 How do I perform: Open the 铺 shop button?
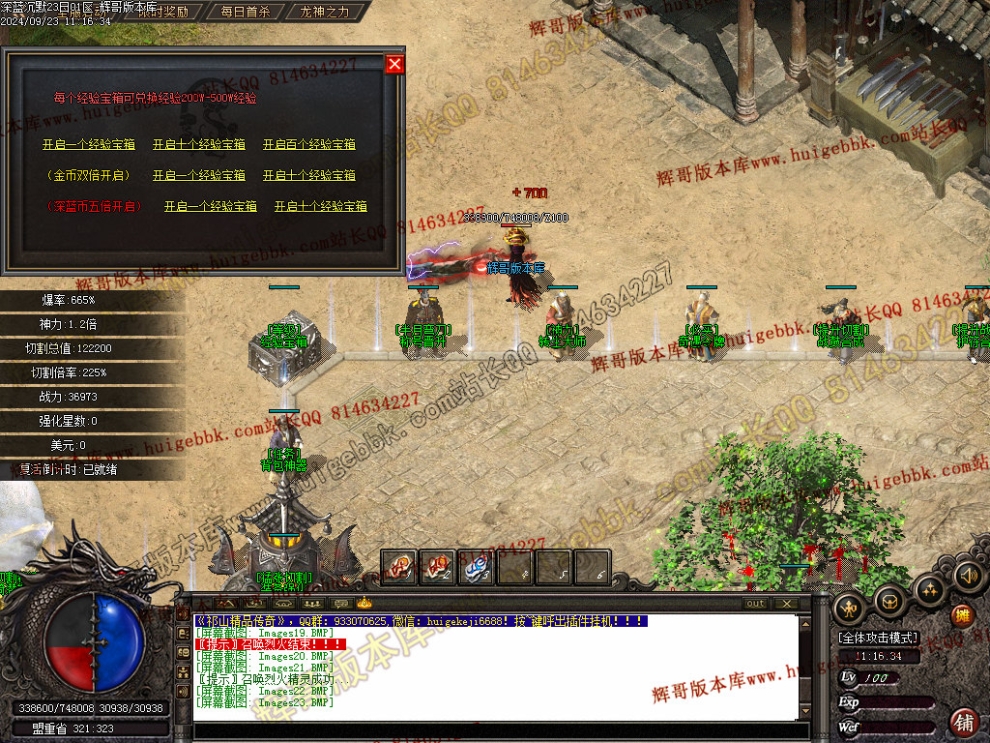click(965, 721)
